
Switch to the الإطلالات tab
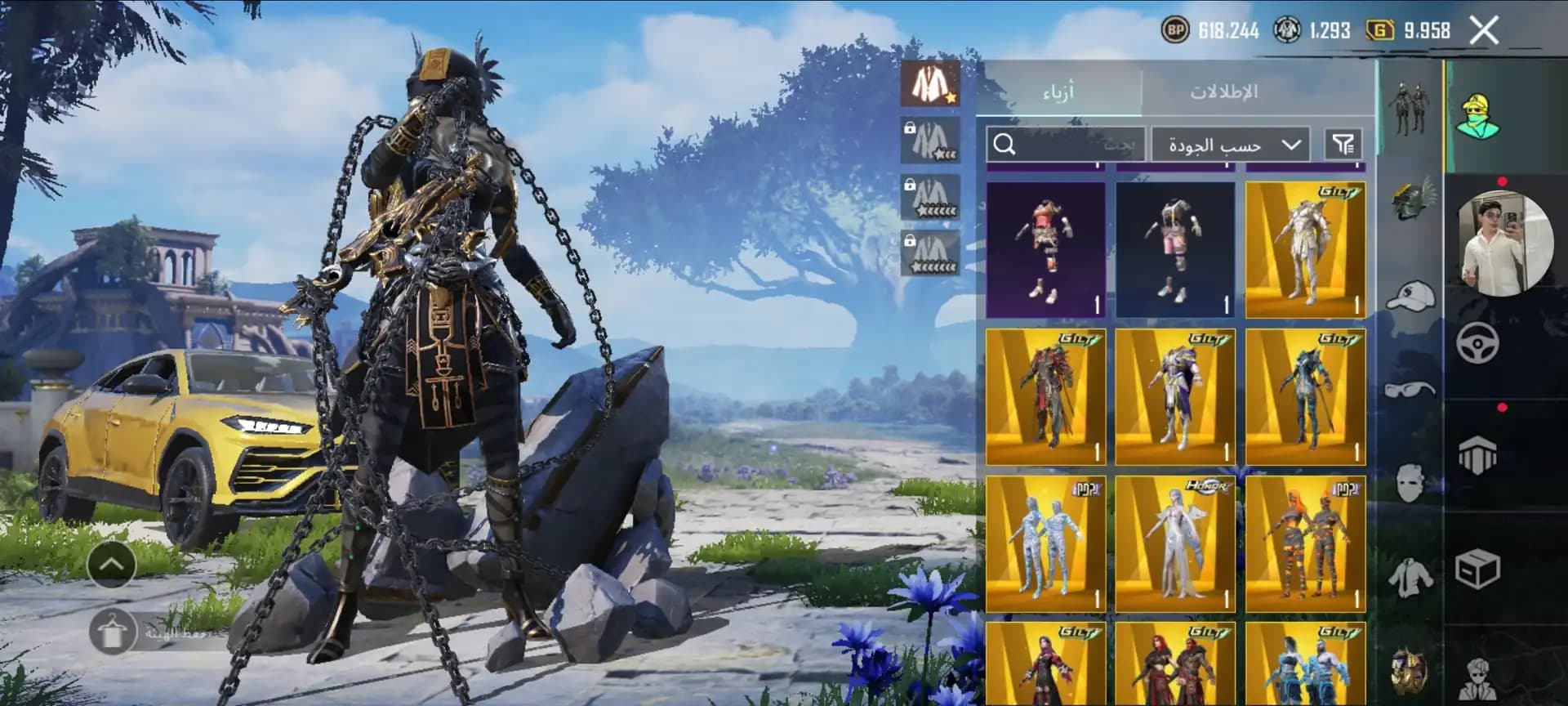pos(1223,92)
